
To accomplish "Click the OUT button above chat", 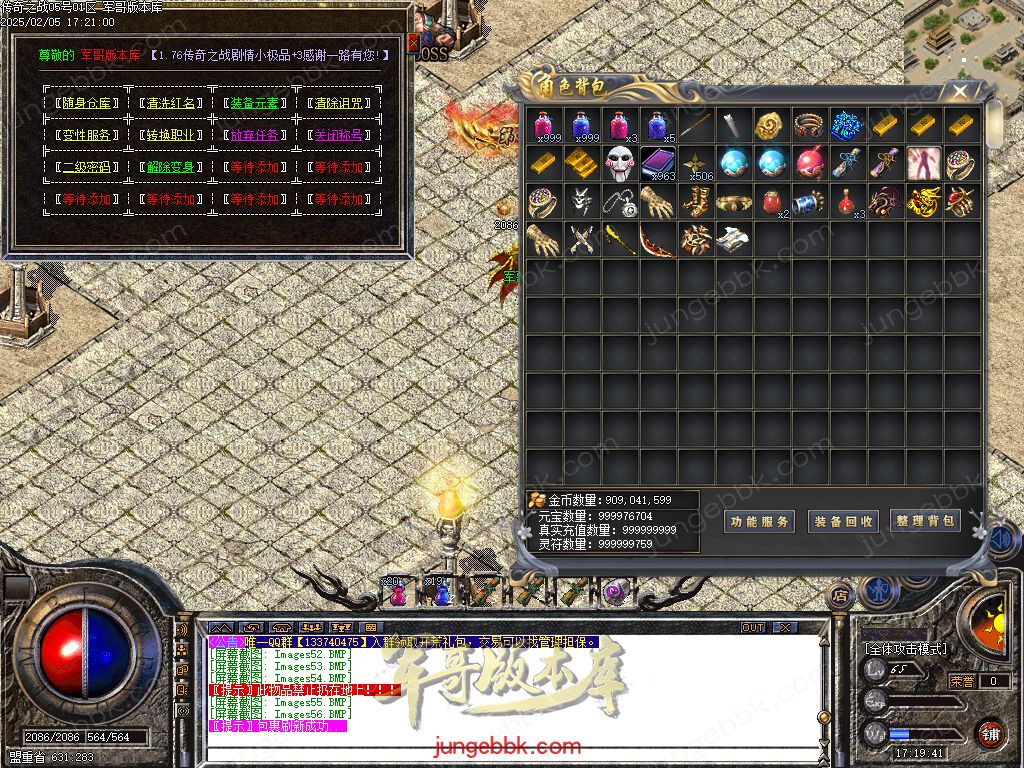I will tap(753, 628).
